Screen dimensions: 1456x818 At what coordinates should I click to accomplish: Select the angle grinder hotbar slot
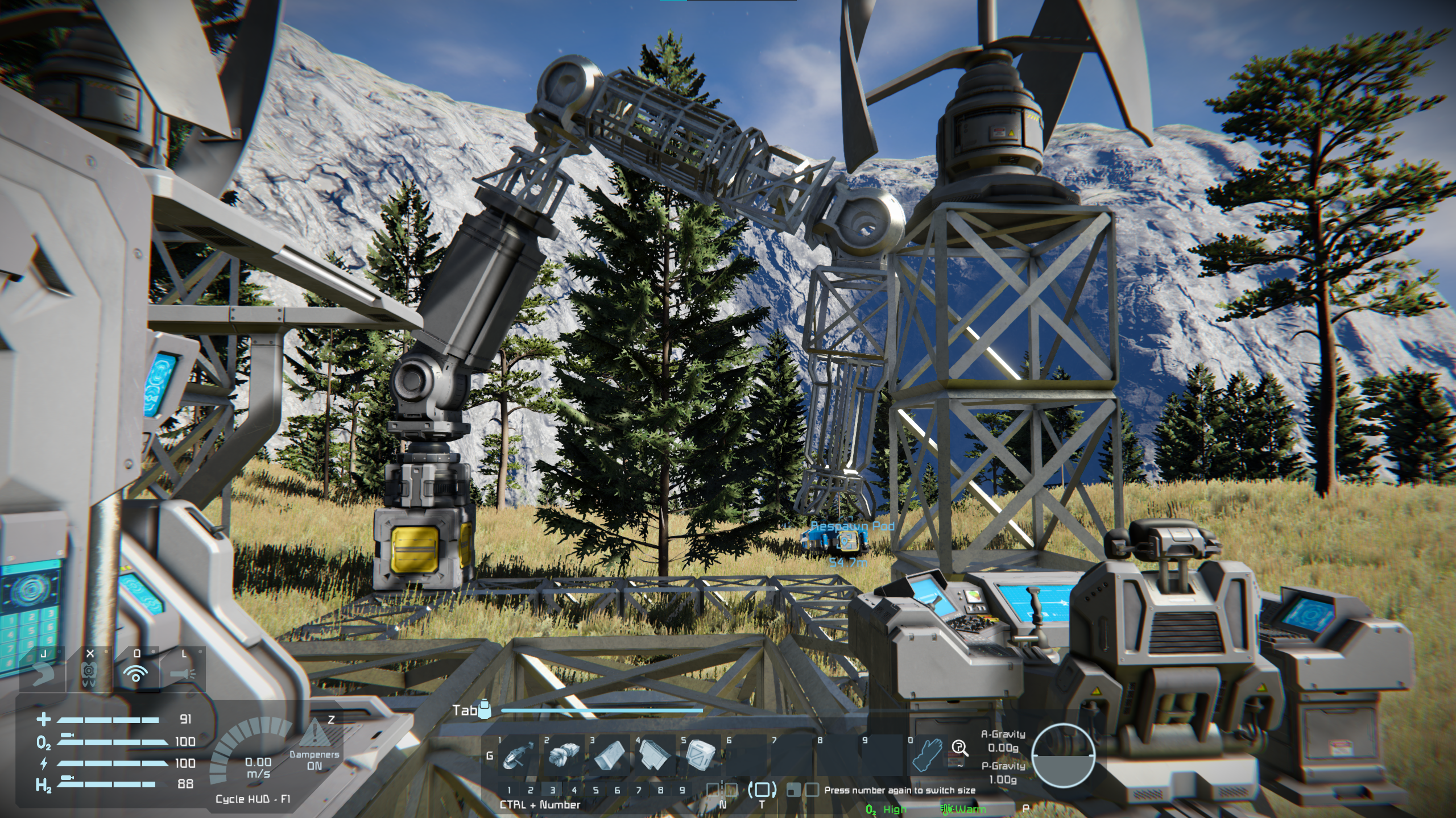pos(517,755)
